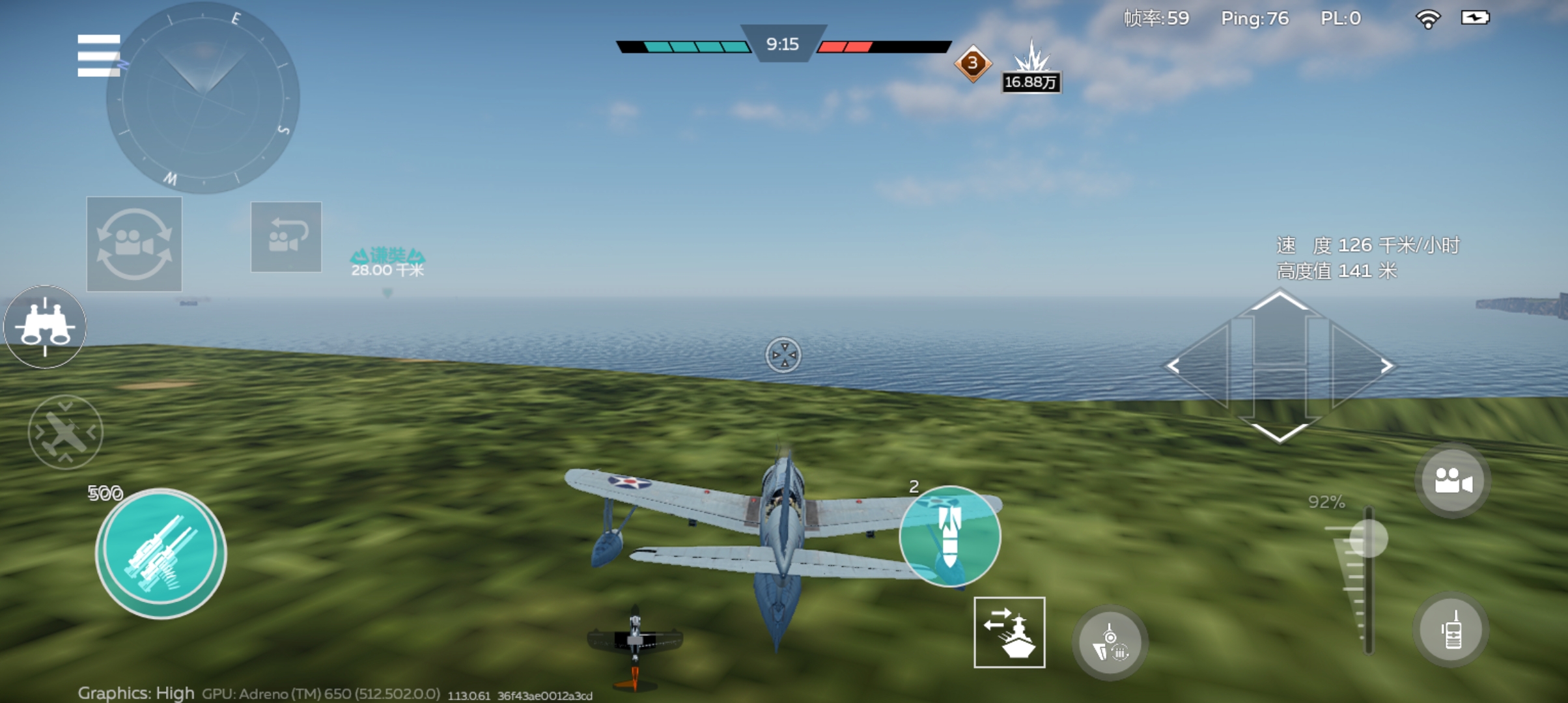This screenshot has height=703, width=1568.
Task: Fire the machine guns
Action: [x=161, y=553]
